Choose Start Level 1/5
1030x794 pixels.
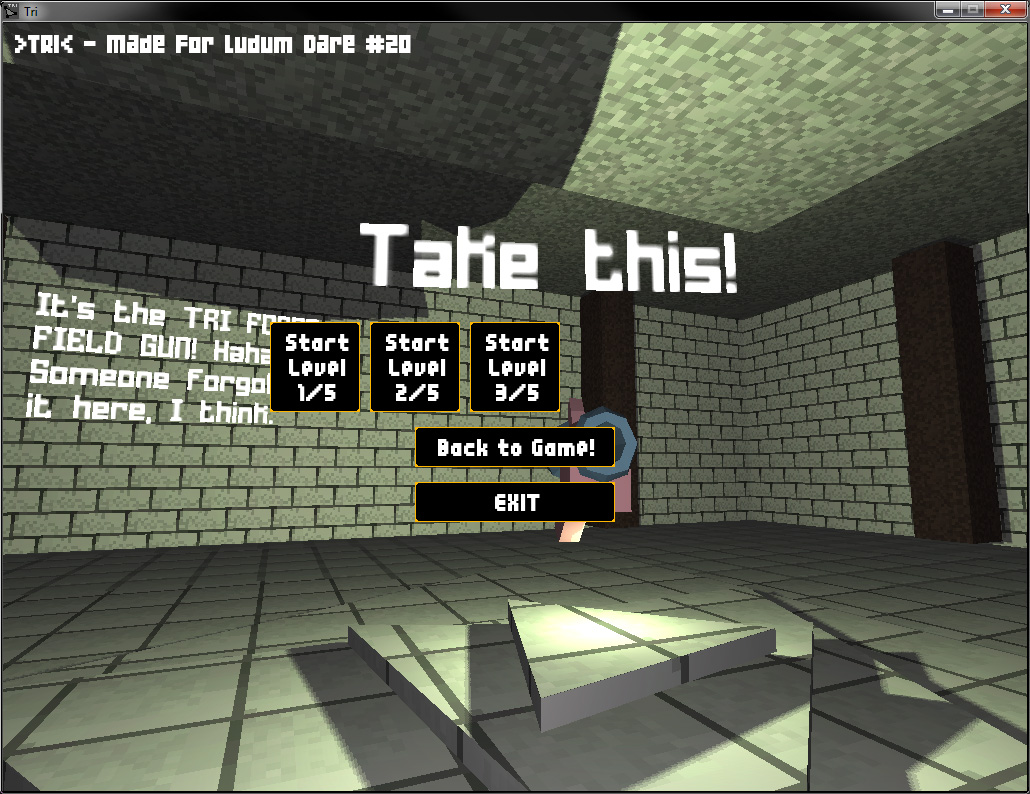315,367
